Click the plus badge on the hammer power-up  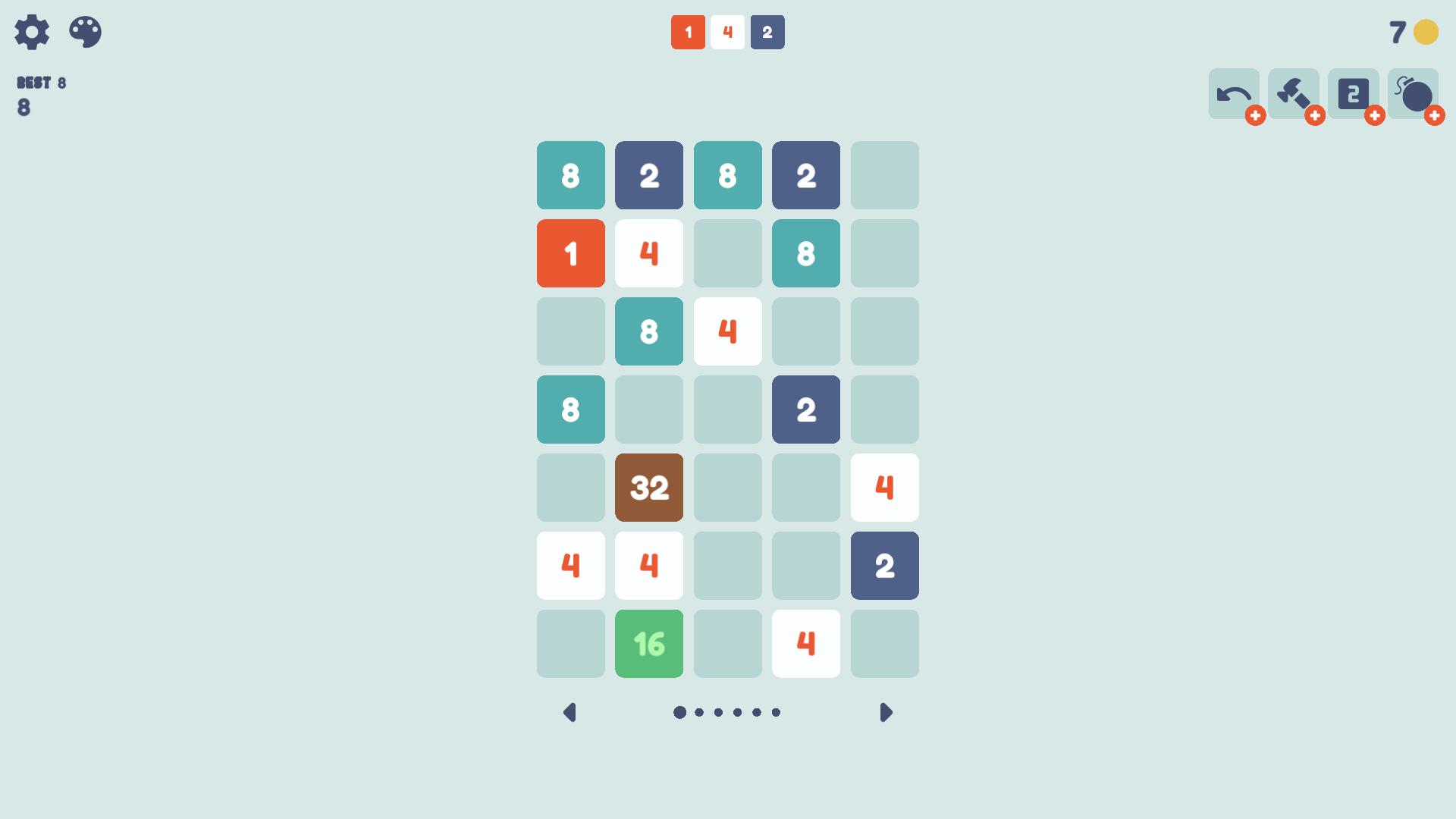pyautogui.click(x=1316, y=117)
